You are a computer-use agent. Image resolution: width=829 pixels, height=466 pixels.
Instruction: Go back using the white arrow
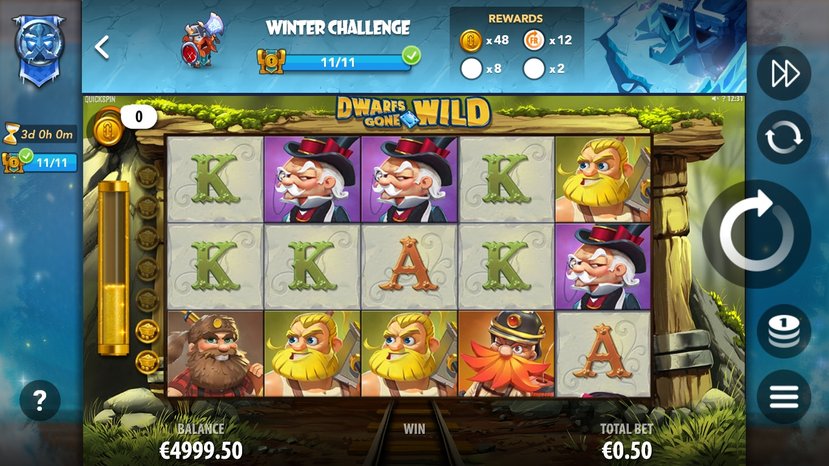click(101, 47)
